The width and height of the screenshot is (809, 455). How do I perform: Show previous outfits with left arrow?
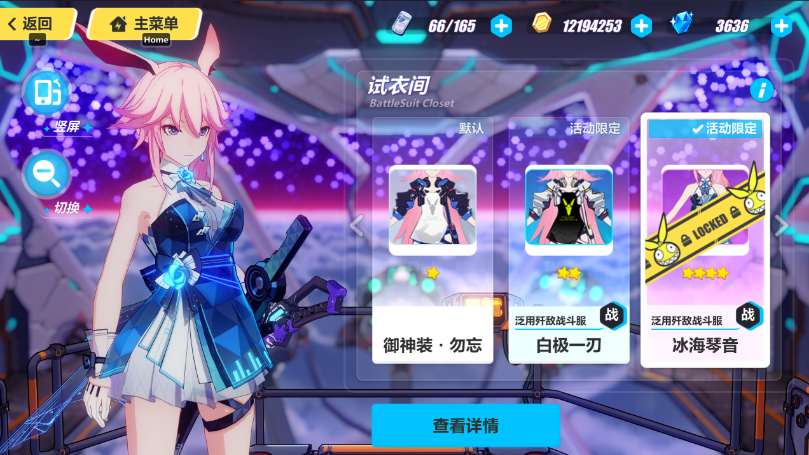coord(356,226)
